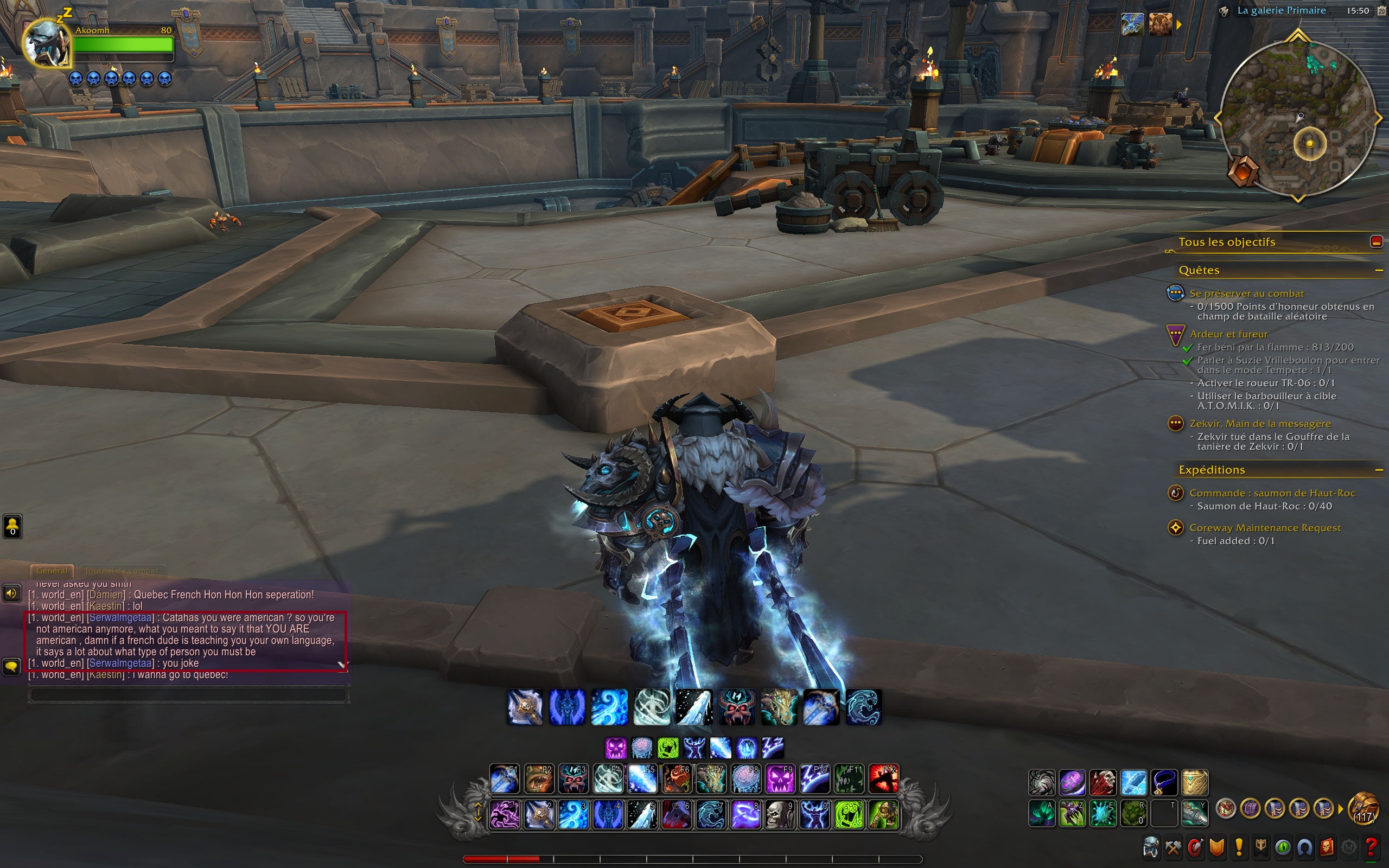Use the white skull ability on key 9
Viewport: 1389px width, 868px height.
[780, 815]
